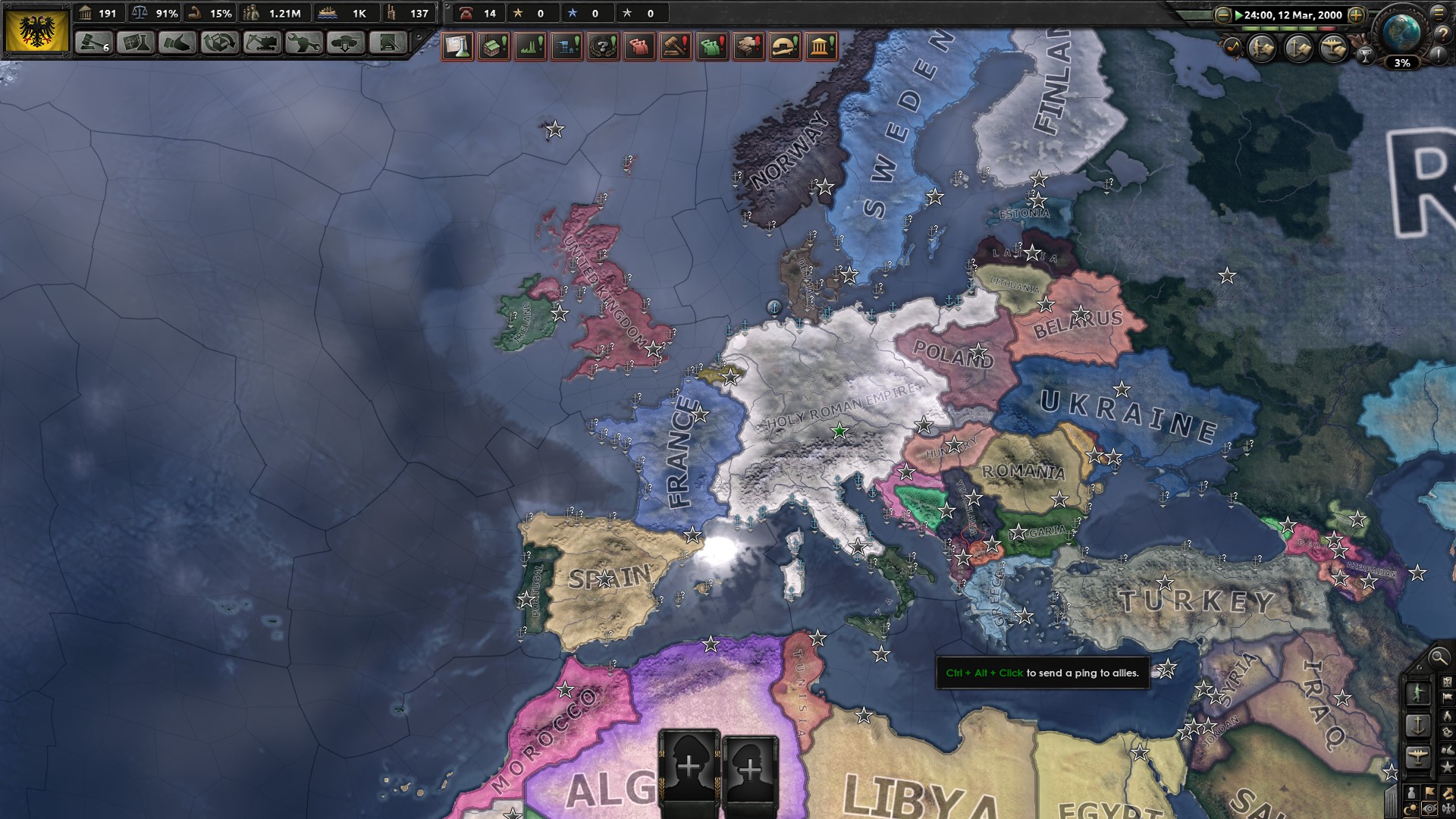Open the Decisions tab with gavel icon
This screenshot has height=819, width=1456.
(x=94, y=42)
